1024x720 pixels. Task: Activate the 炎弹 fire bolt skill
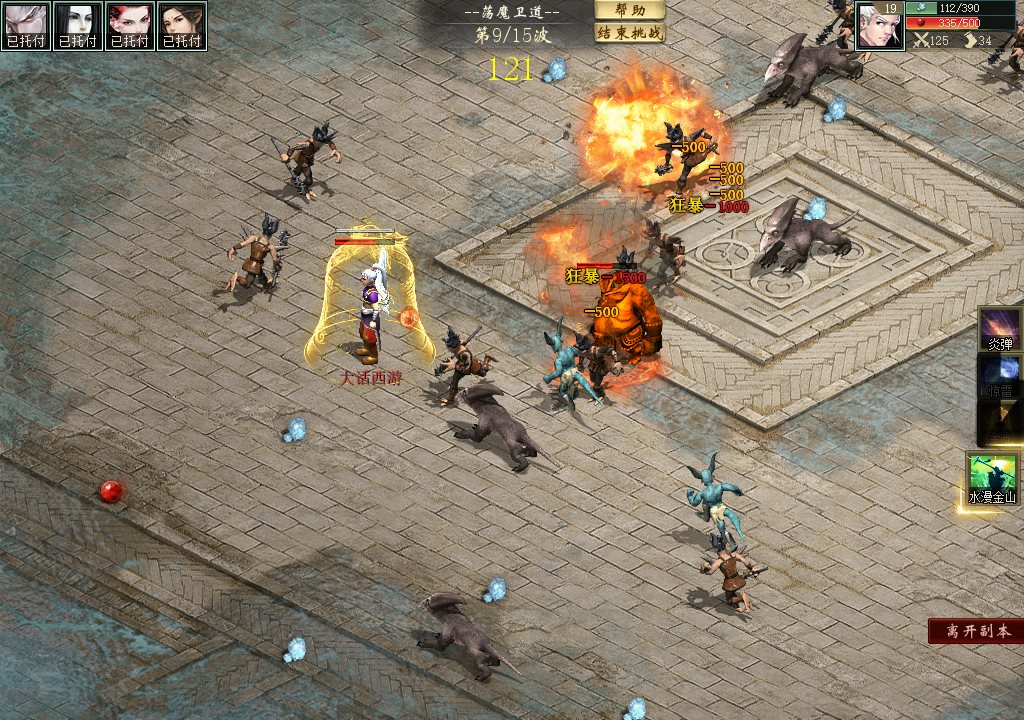pyautogui.click(x=1000, y=329)
